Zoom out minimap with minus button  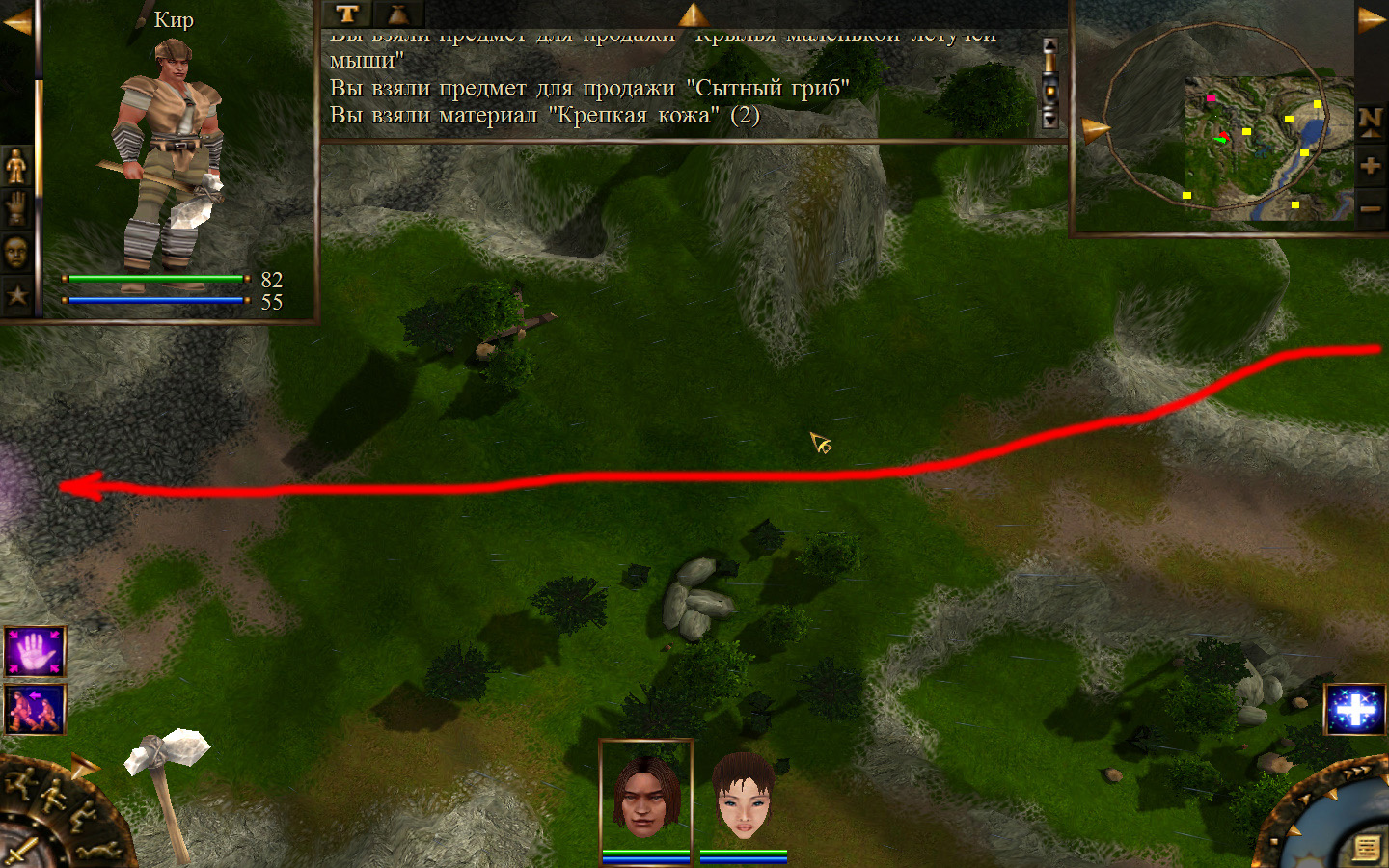pos(1370,207)
